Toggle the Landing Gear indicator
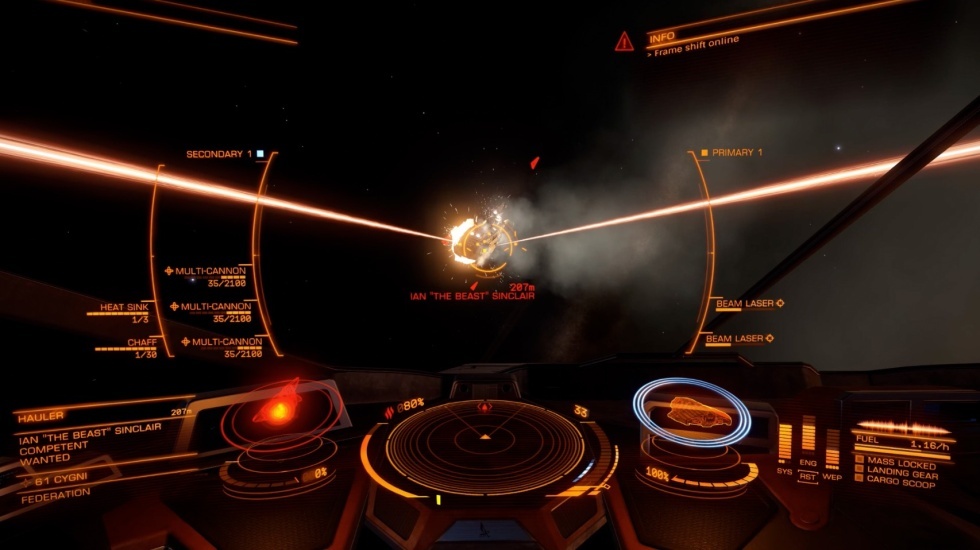Image resolution: width=980 pixels, height=550 pixels. (x=900, y=475)
